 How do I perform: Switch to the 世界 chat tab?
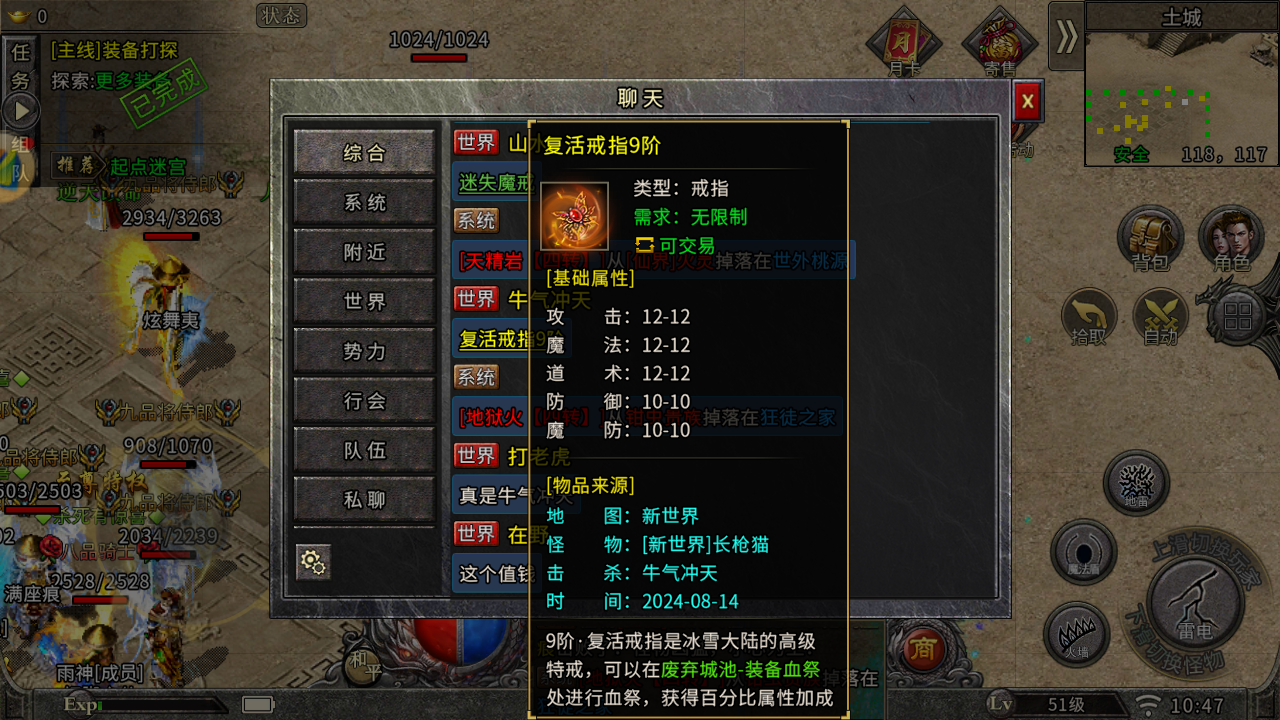365,302
